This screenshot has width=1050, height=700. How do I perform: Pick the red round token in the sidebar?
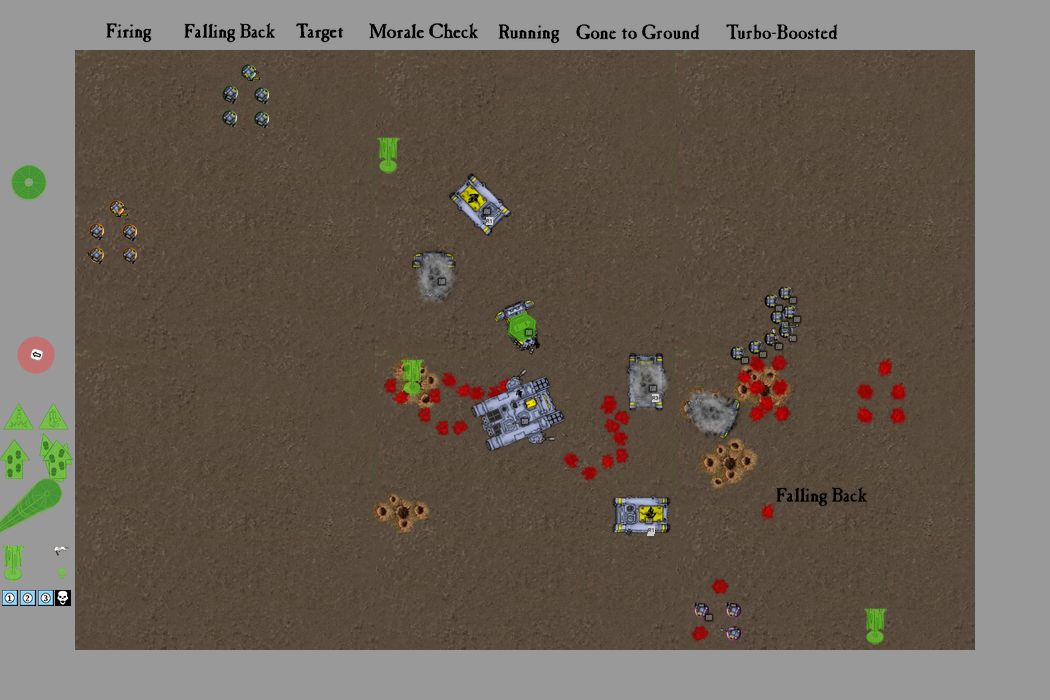[36, 355]
